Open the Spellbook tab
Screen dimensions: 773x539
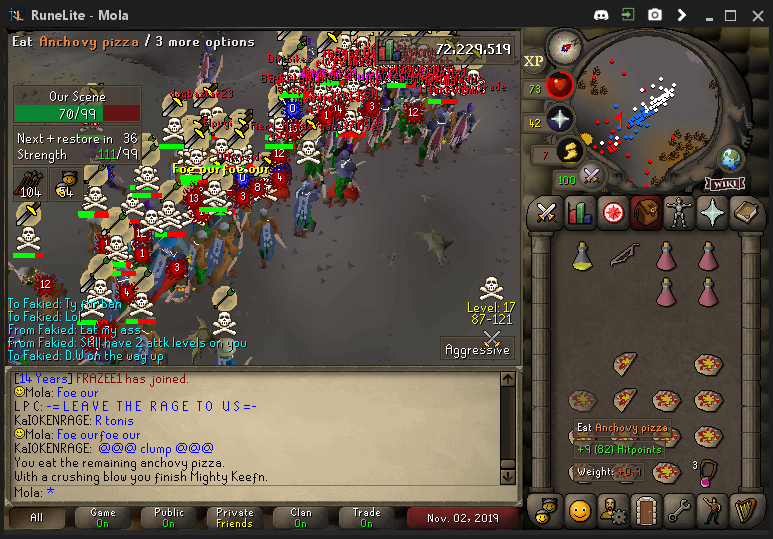(744, 213)
